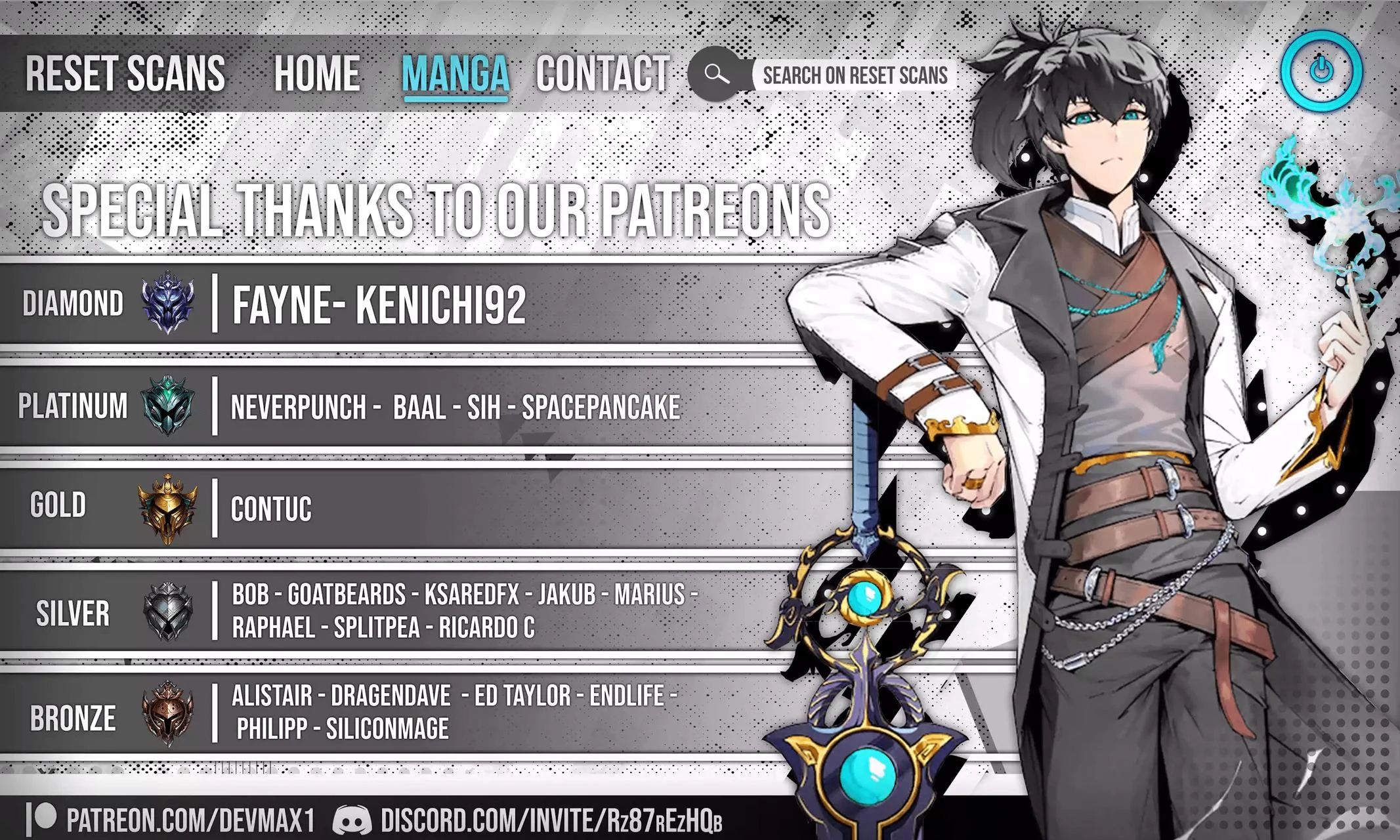This screenshot has width=1400, height=840.
Task: Choose the Platinum patreon tier row
Action: (394, 407)
